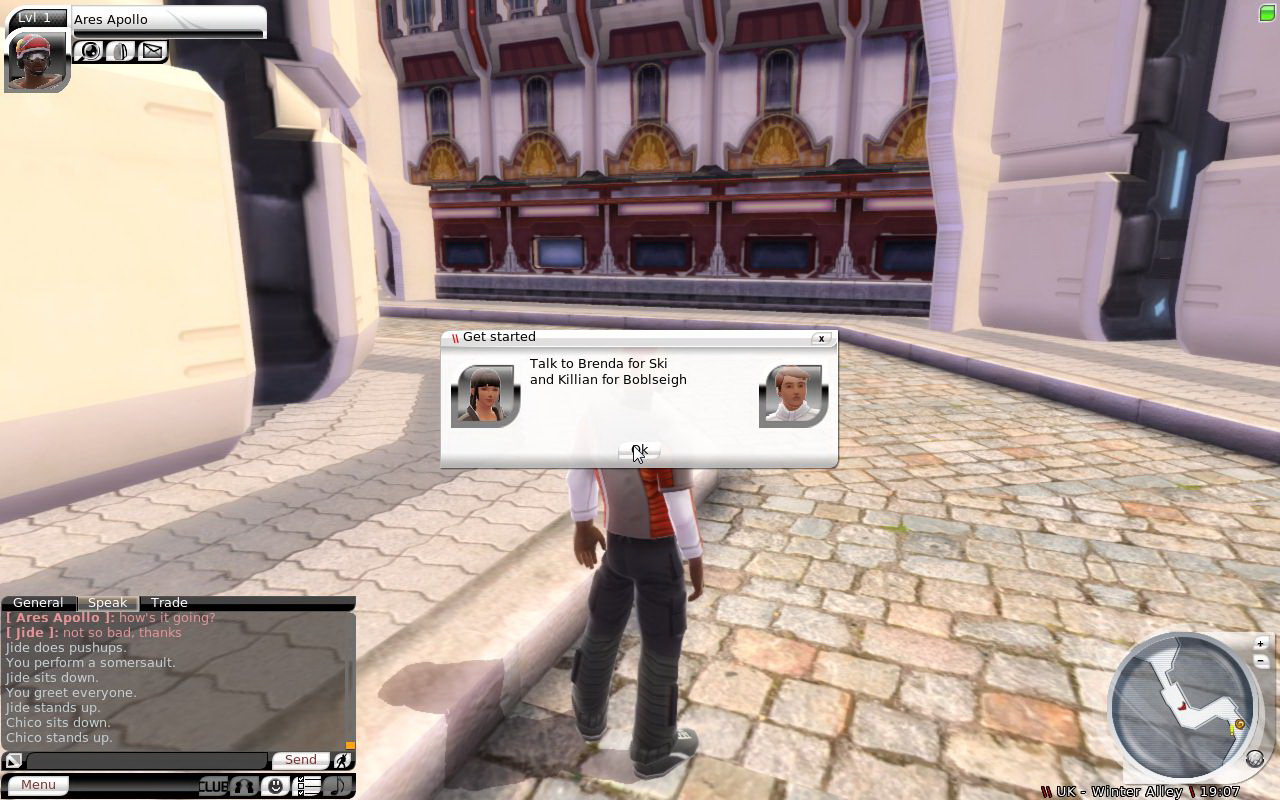This screenshot has height=800, width=1280.
Task: Open the smiley emotes panel
Action: pos(276,786)
